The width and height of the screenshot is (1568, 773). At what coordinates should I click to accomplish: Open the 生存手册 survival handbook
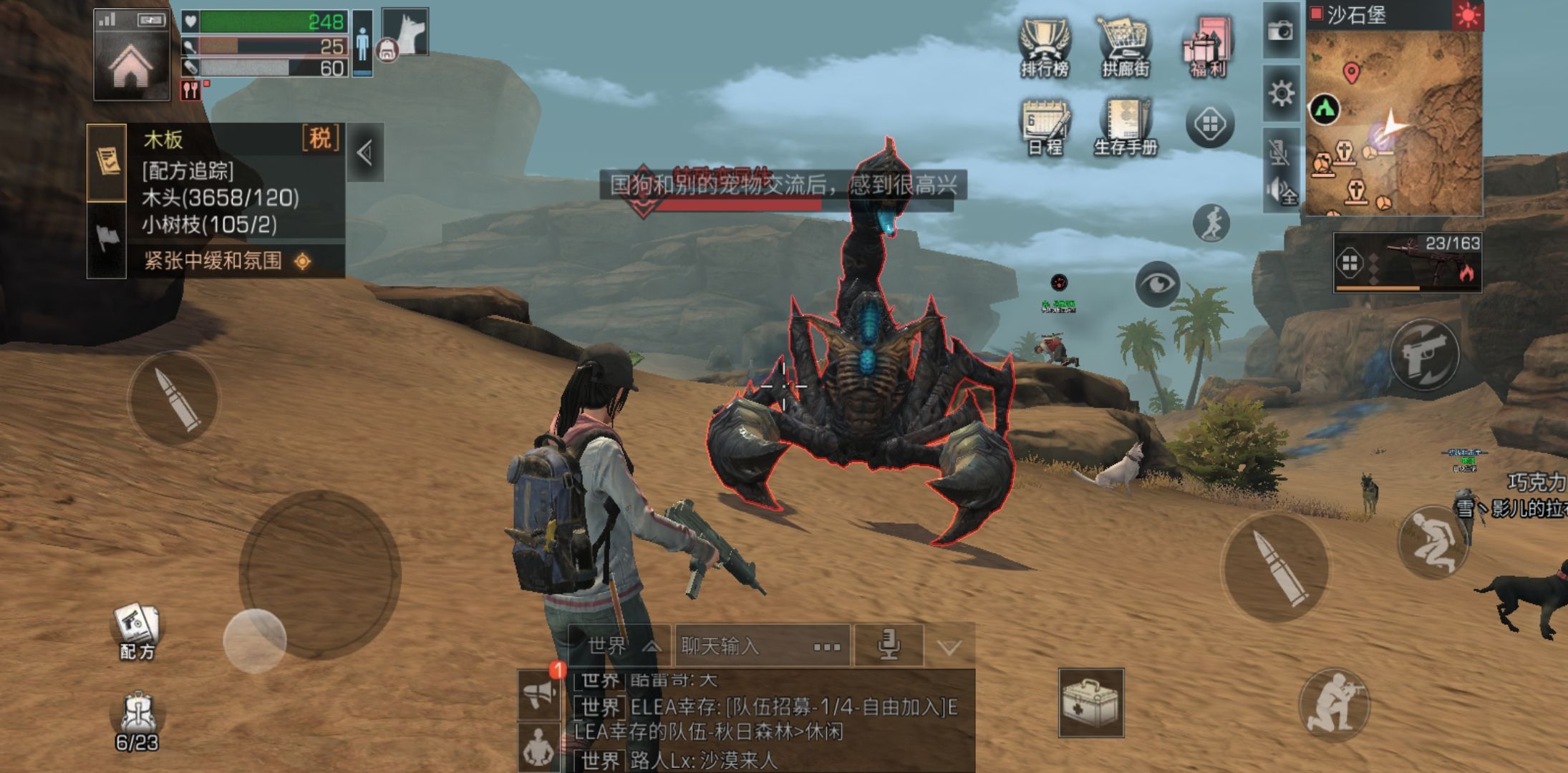tap(1126, 127)
